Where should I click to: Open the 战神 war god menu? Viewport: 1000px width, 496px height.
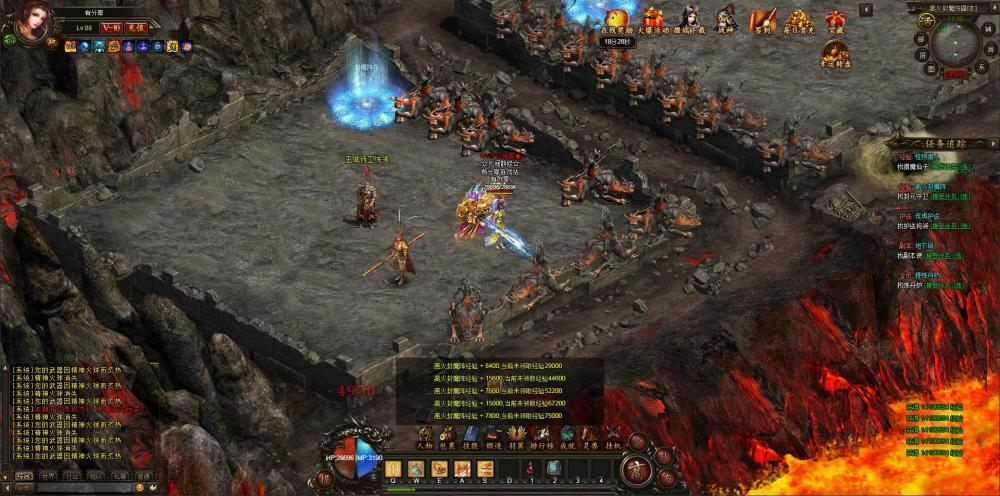(726, 21)
